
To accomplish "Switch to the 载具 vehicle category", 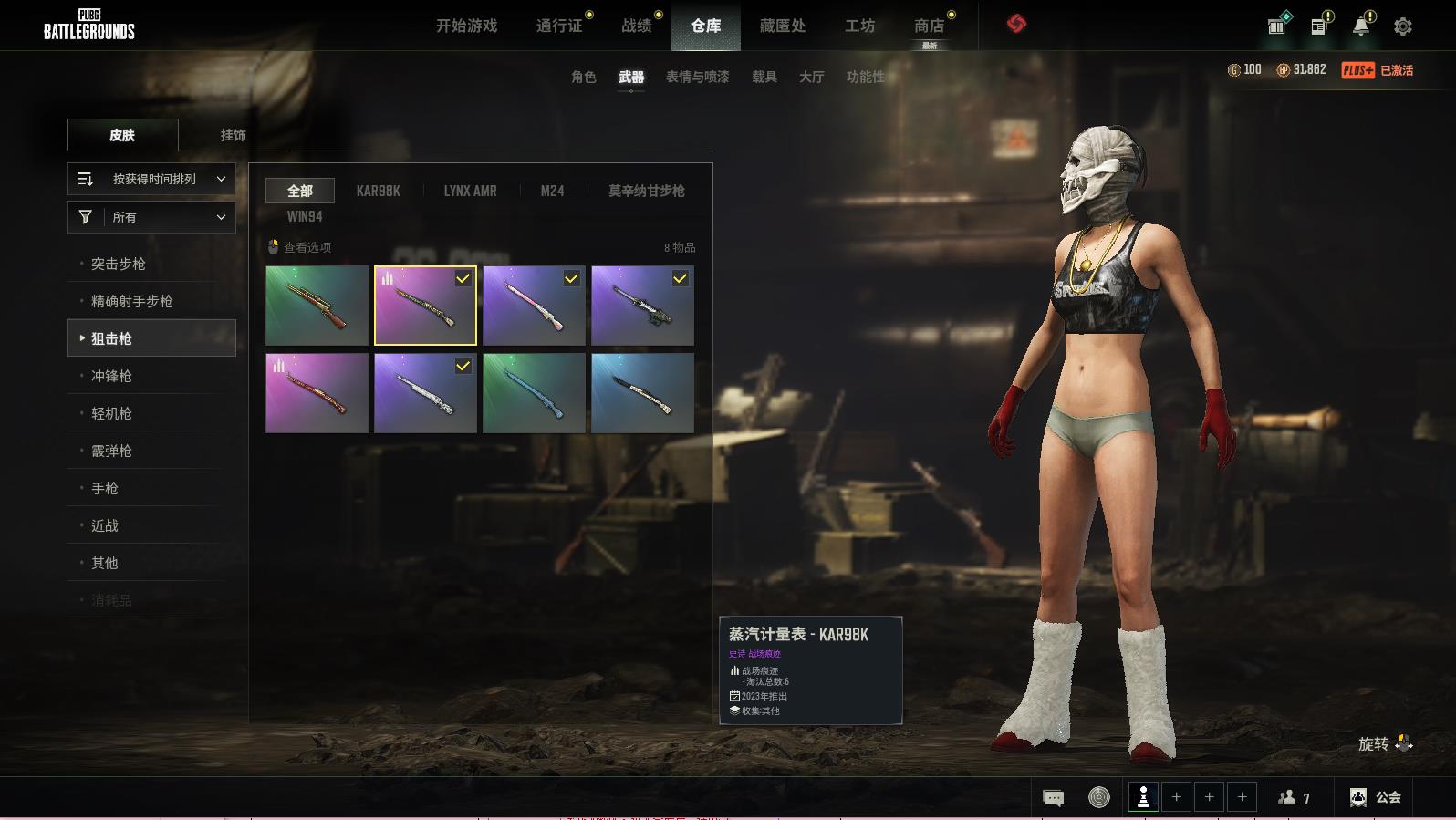I will pyautogui.click(x=764, y=77).
